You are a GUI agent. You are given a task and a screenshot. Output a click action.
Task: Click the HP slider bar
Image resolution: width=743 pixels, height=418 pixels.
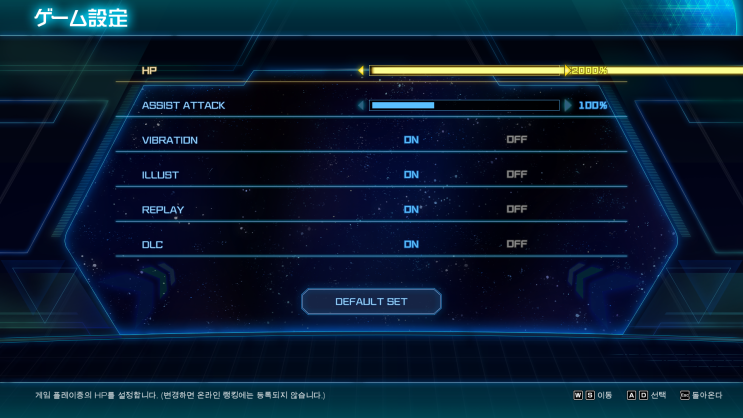465,71
